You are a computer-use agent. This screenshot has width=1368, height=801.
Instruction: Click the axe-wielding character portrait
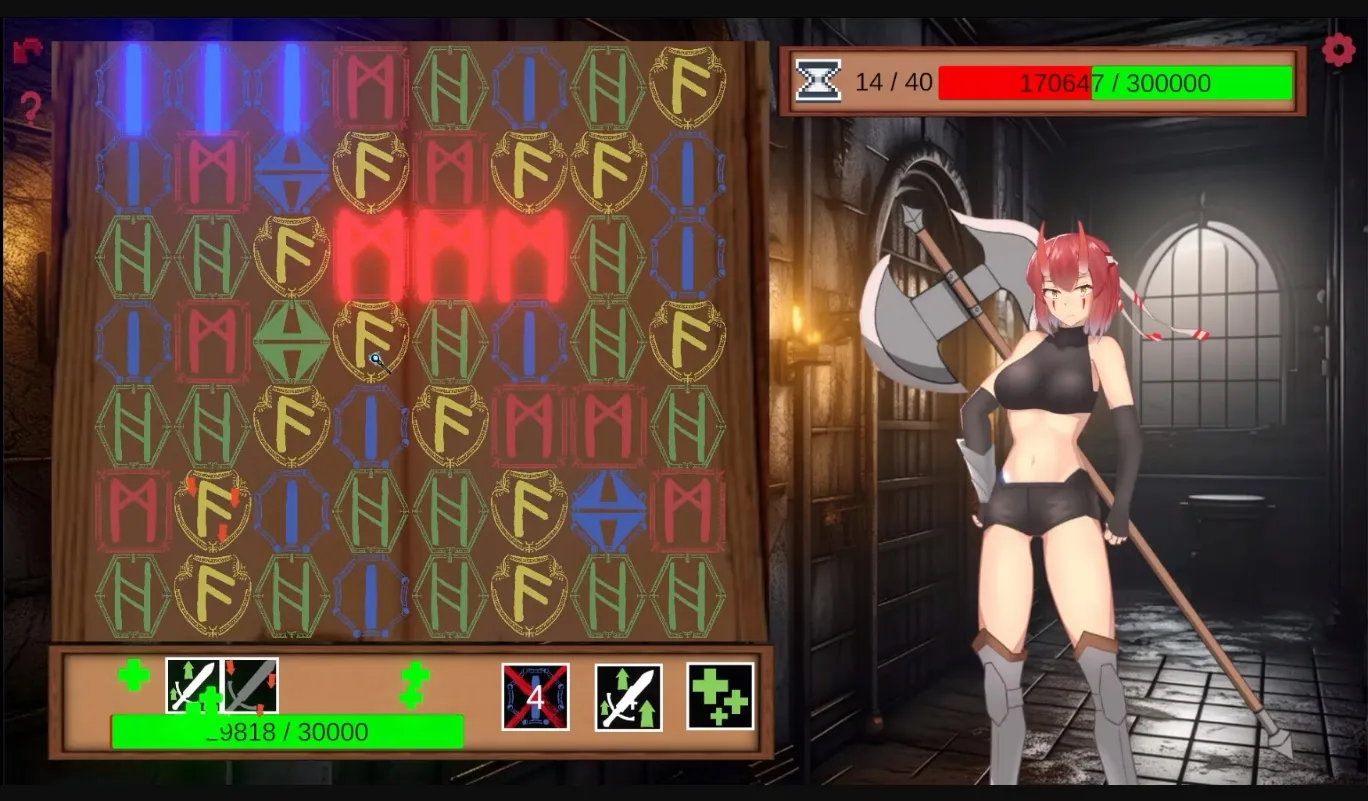click(x=1060, y=450)
